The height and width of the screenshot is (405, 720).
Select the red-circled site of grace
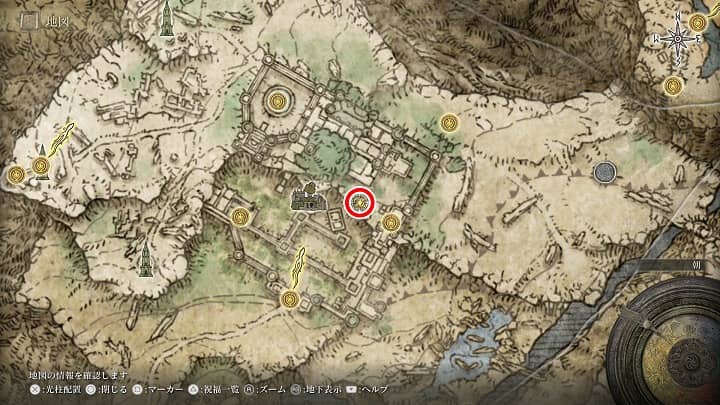click(360, 203)
